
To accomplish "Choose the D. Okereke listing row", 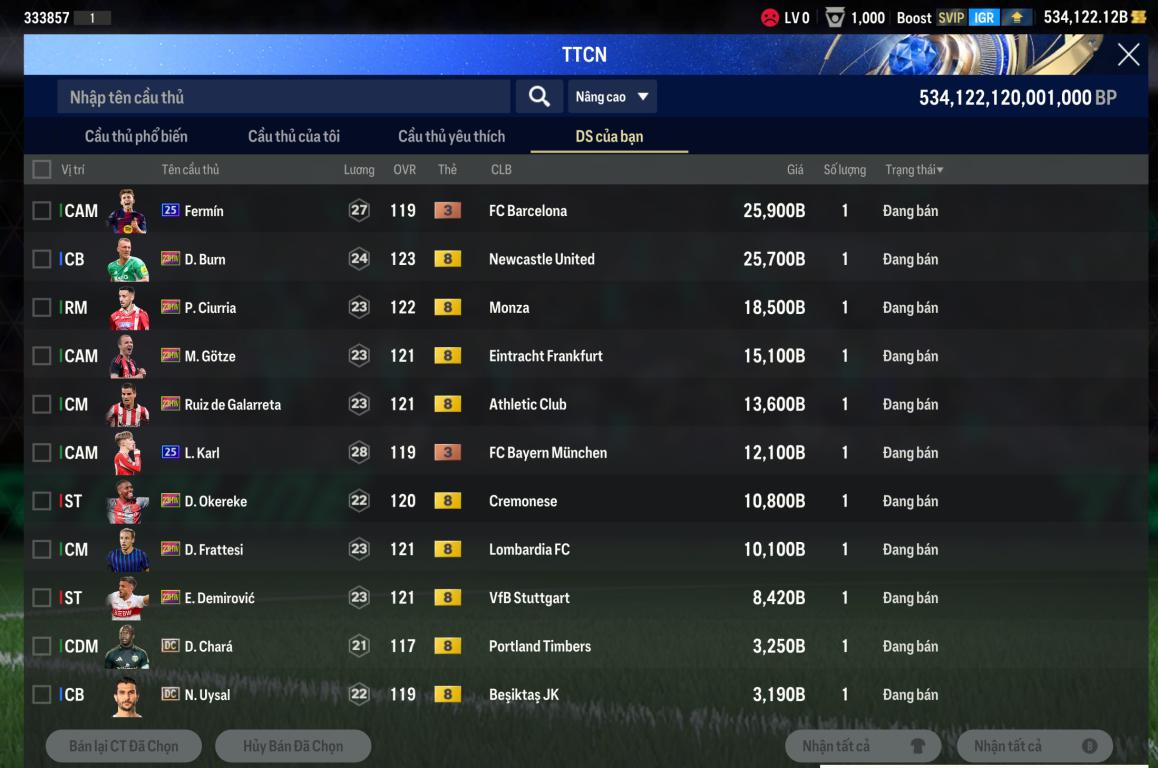I will pyautogui.click(x=500, y=501).
